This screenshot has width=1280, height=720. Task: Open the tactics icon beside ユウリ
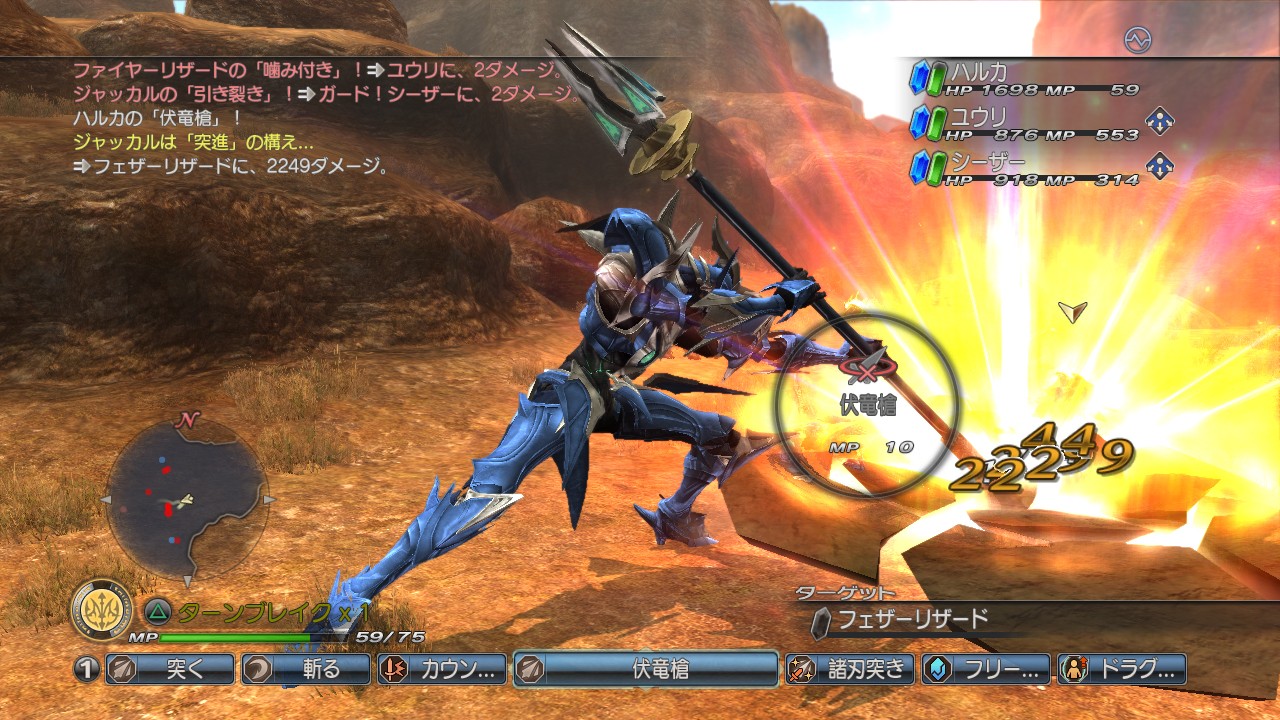(1159, 121)
